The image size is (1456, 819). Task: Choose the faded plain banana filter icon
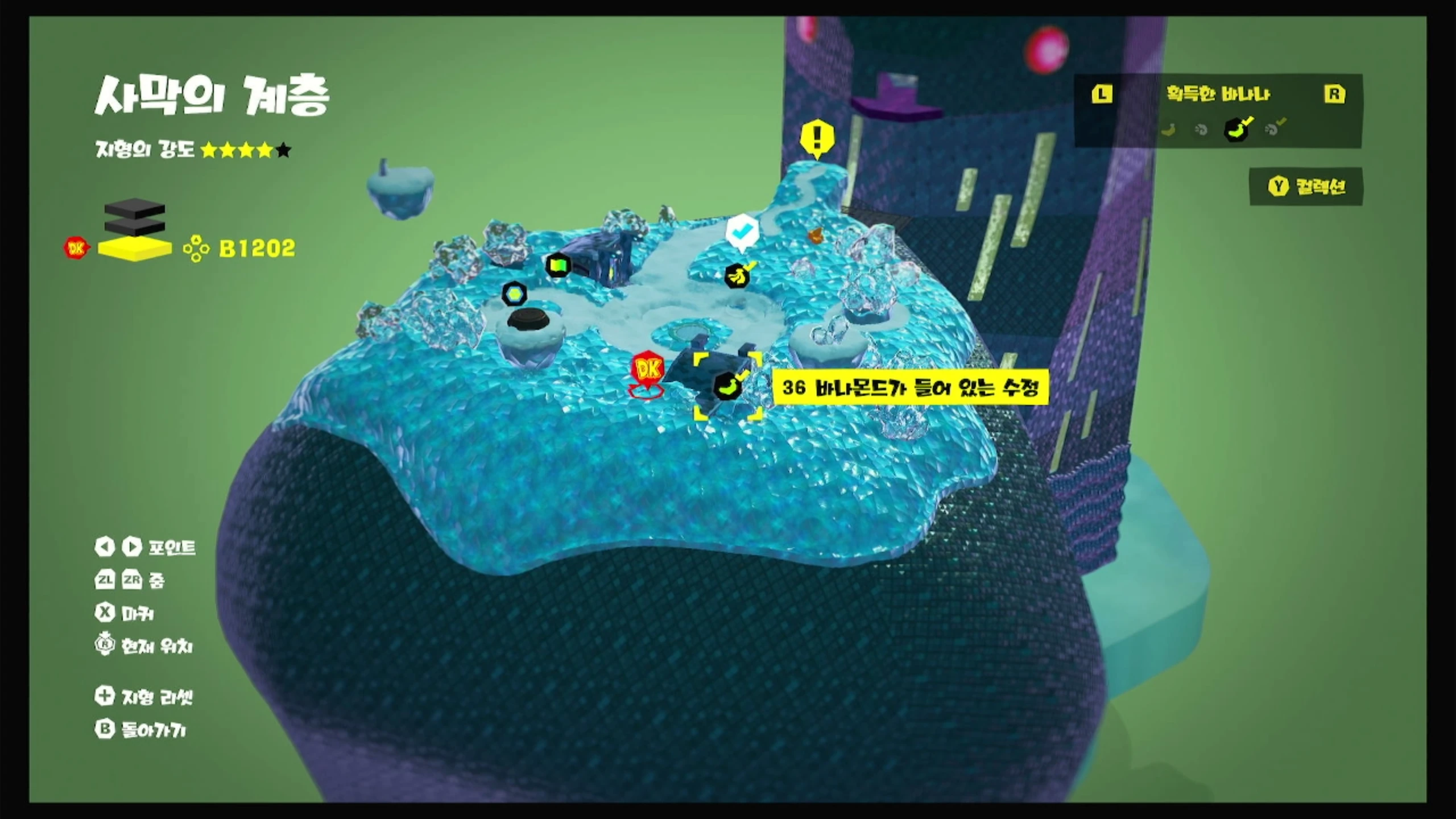point(1168,130)
